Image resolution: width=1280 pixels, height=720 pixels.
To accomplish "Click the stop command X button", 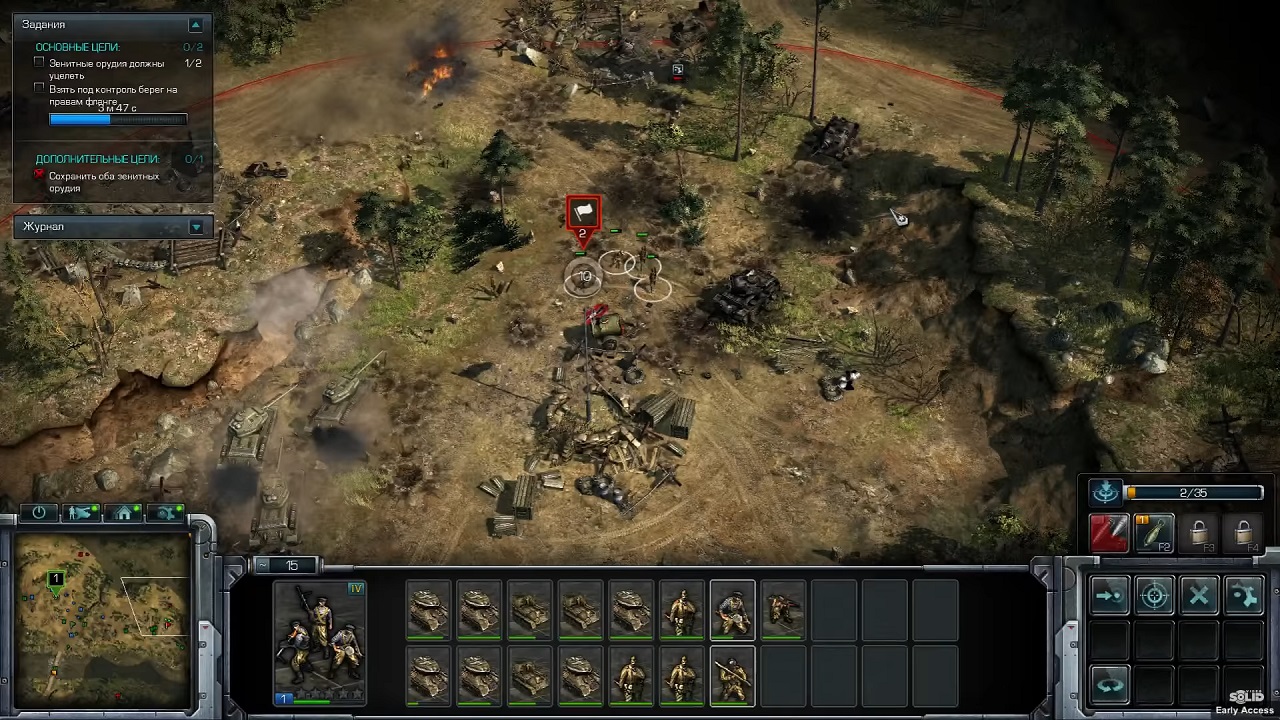I will (x=1199, y=596).
